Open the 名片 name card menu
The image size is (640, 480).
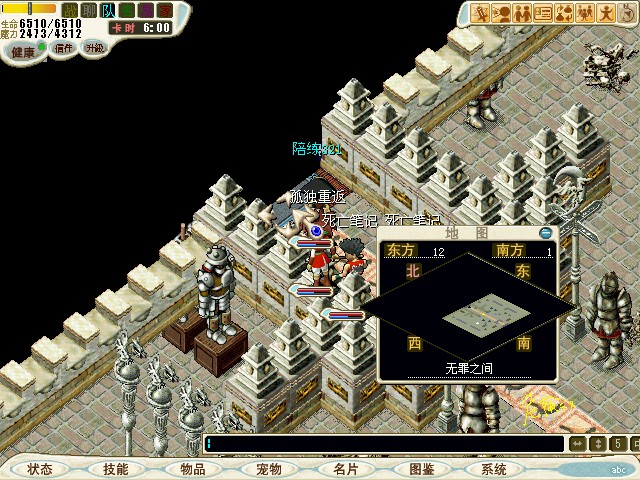(x=346, y=468)
